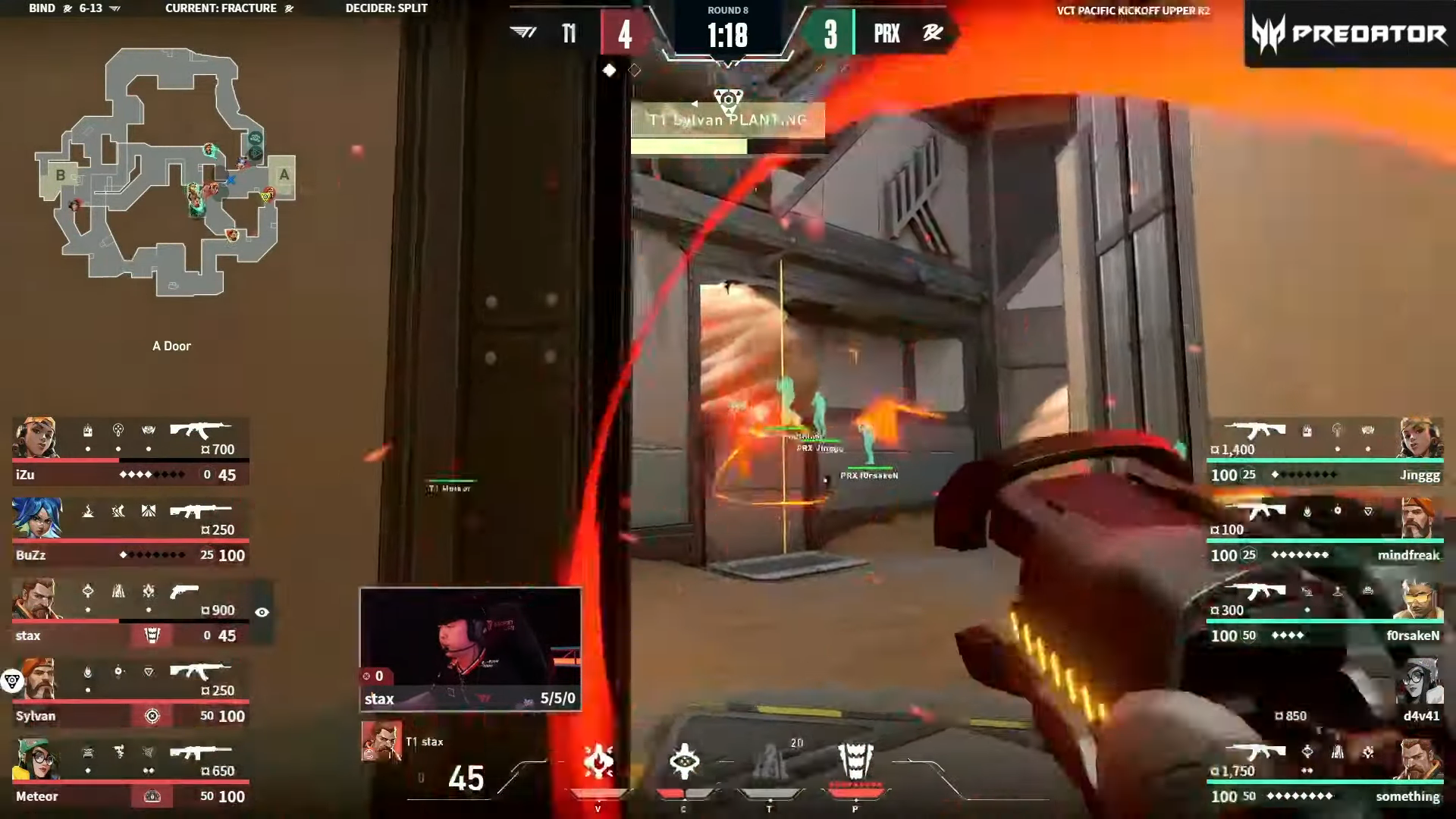Select mindfreak's player row

pos(1325,532)
